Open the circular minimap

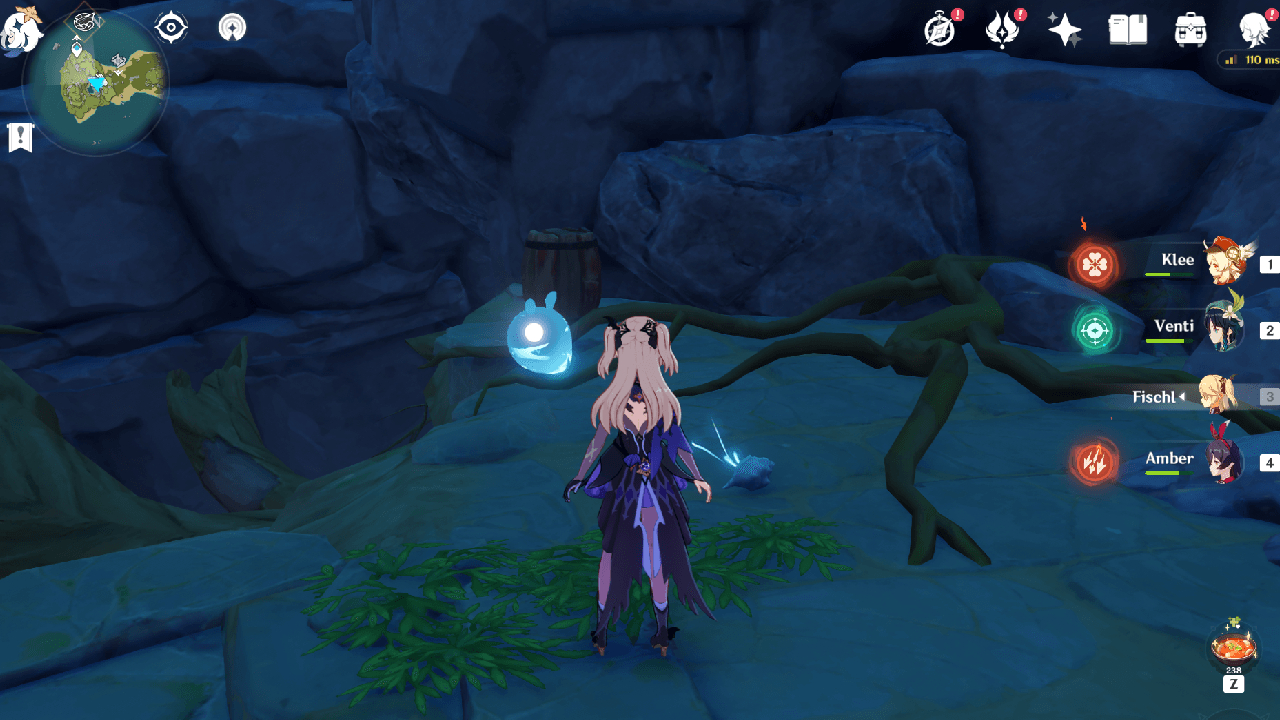(95, 84)
